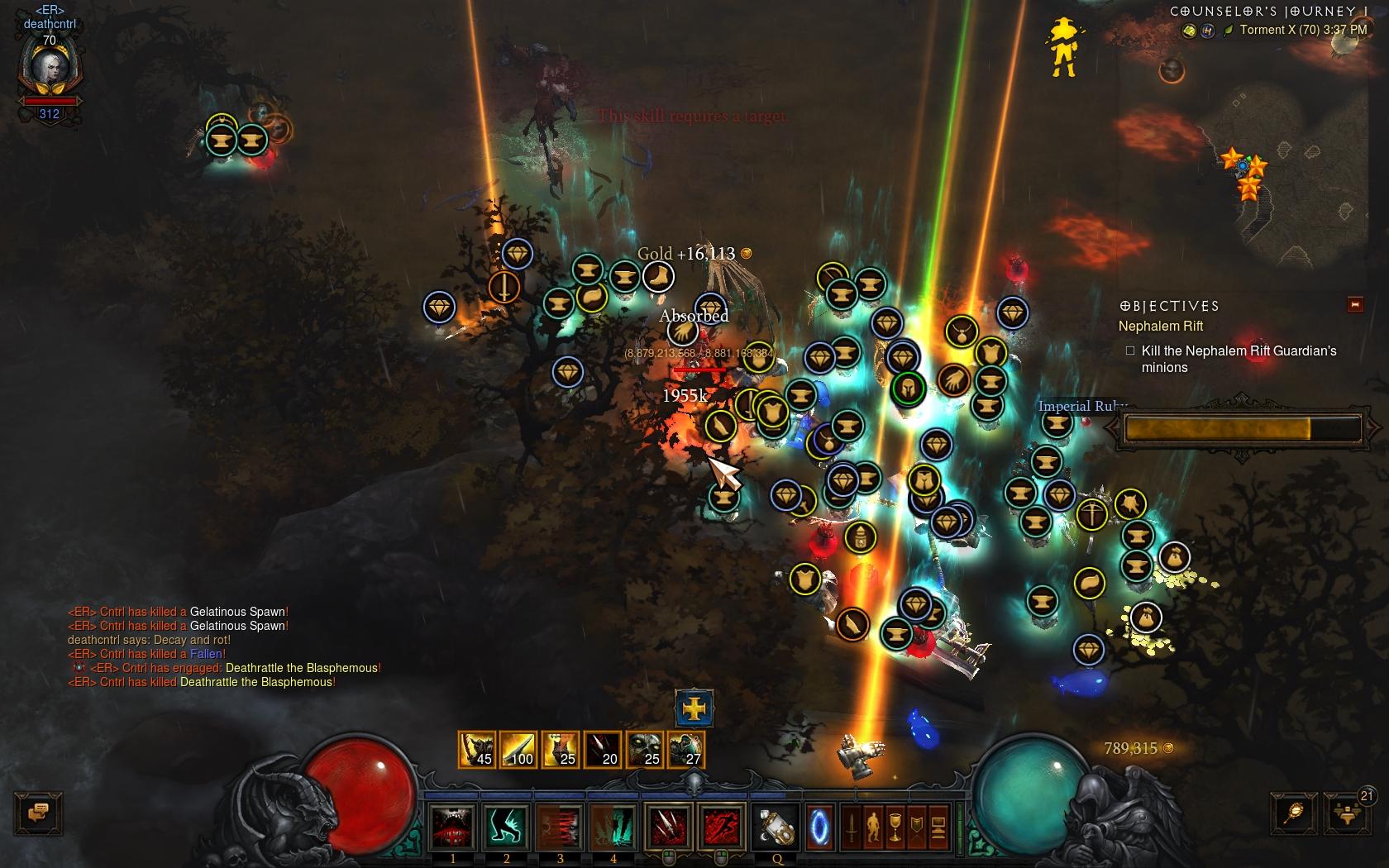Screen dimensions: 1389x868
Task: Open the golden mirror cosmetics button
Action: (1294, 813)
